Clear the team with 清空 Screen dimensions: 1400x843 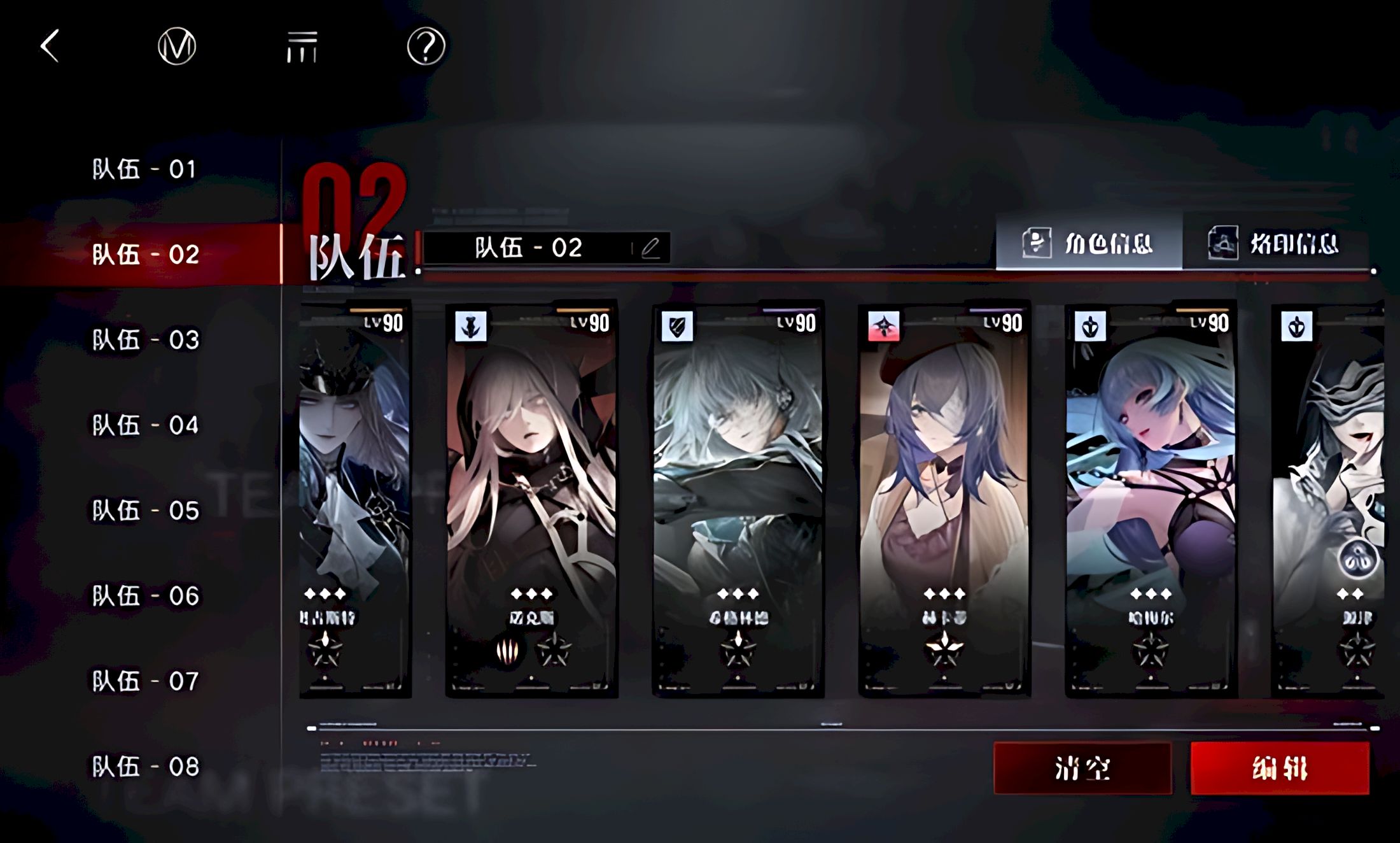tap(1082, 769)
